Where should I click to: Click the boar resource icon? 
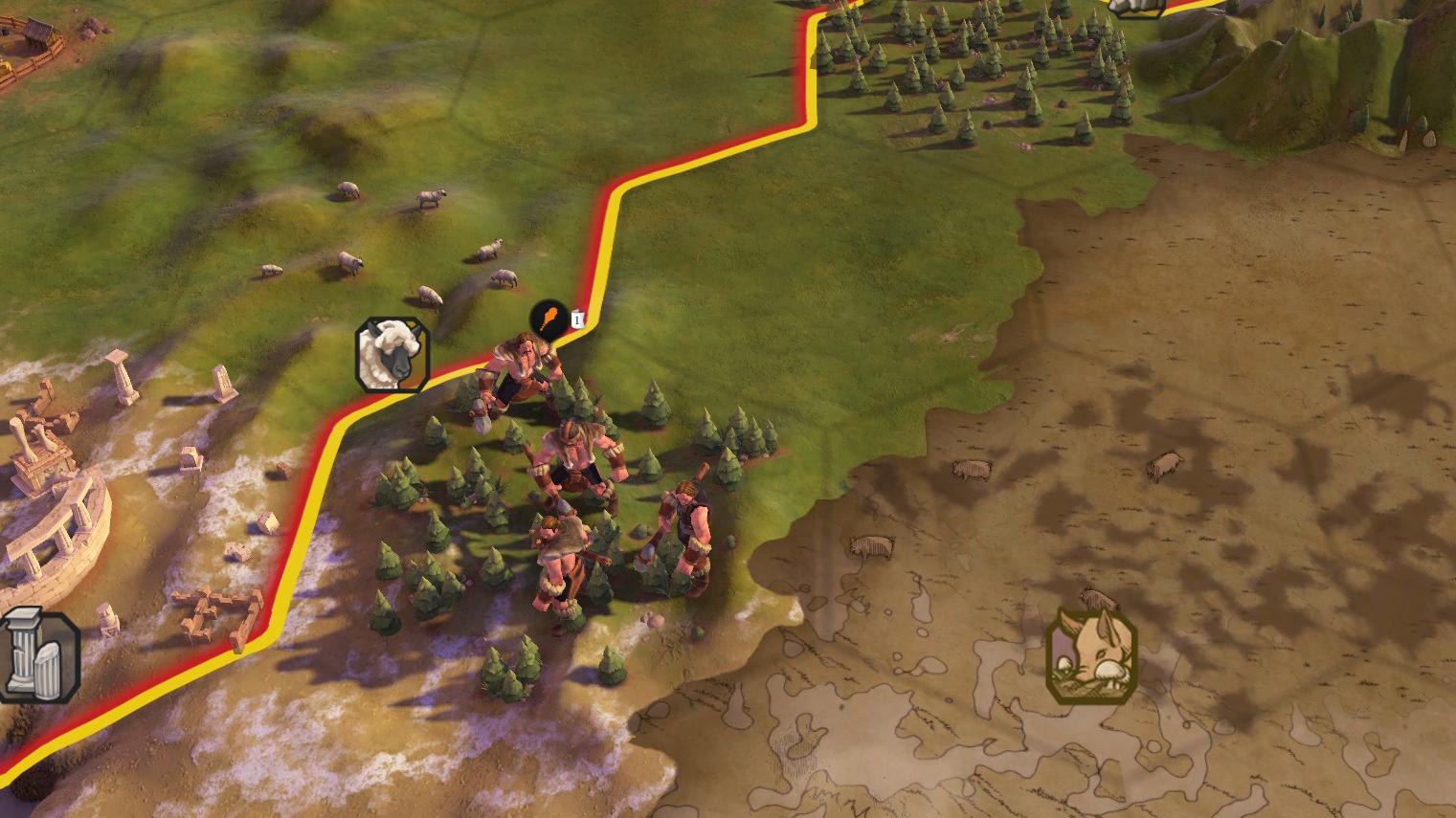1092,657
